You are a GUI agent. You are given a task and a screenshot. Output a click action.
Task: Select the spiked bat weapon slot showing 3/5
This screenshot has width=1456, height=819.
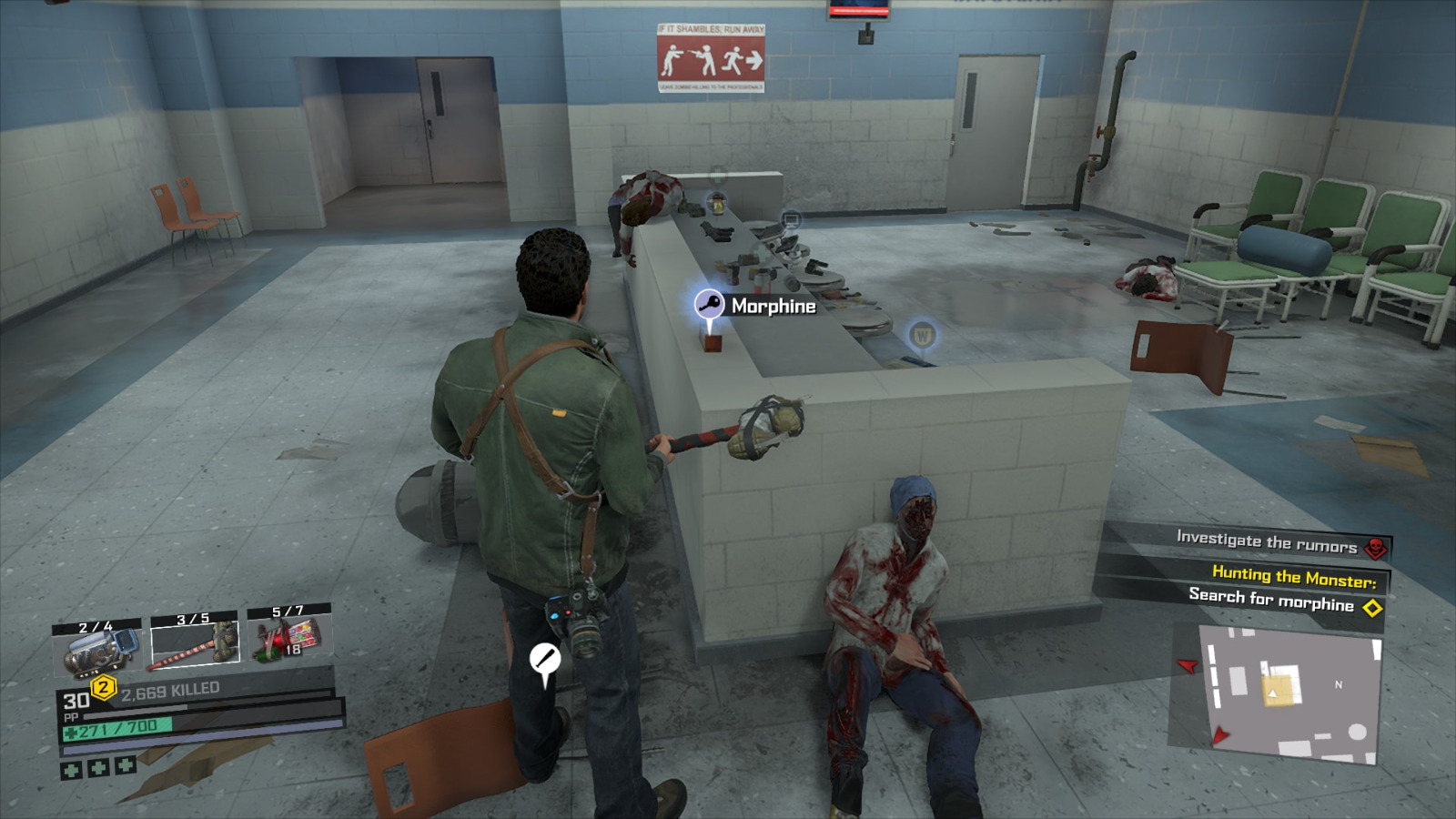pos(194,642)
